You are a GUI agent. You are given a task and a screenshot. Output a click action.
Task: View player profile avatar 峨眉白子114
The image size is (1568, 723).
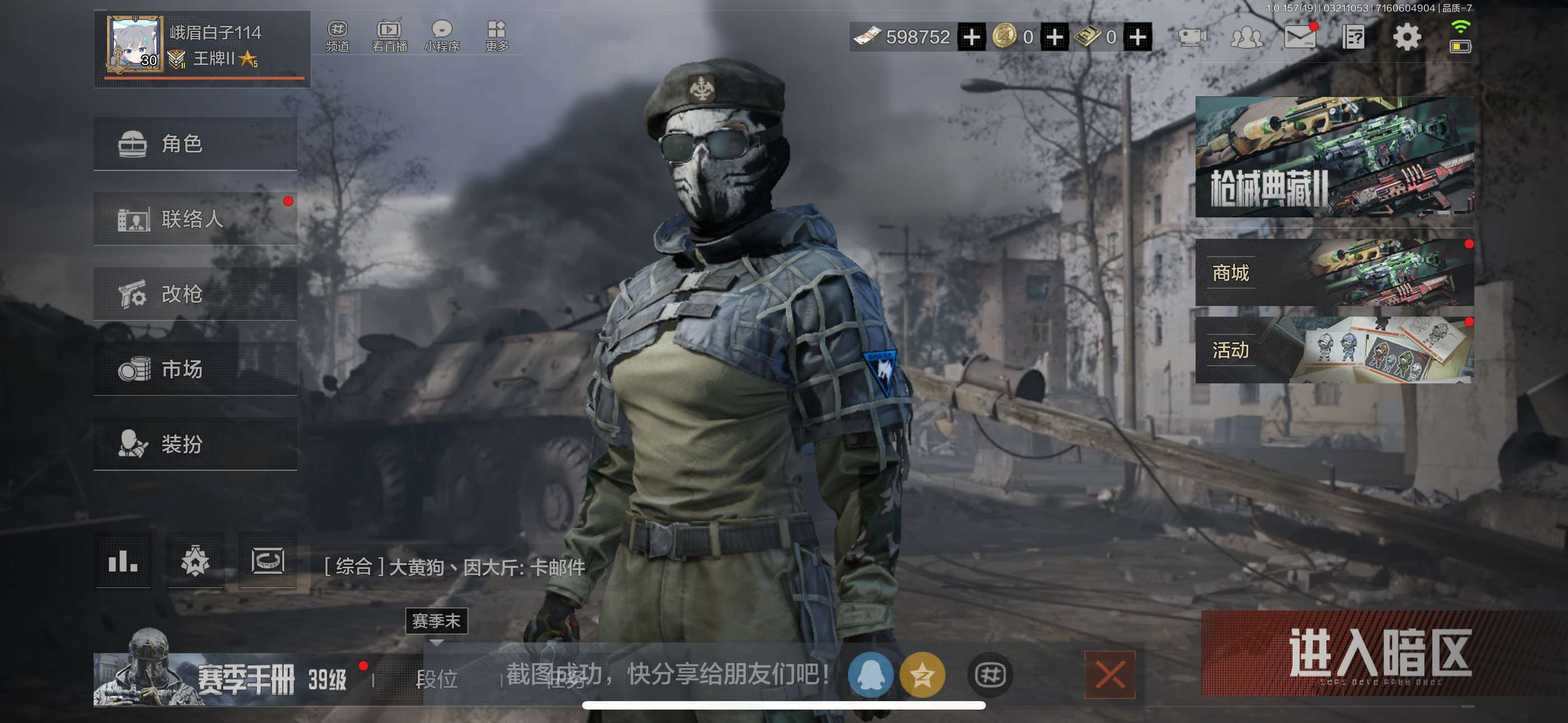pyautogui.click(x=135, y=44)
